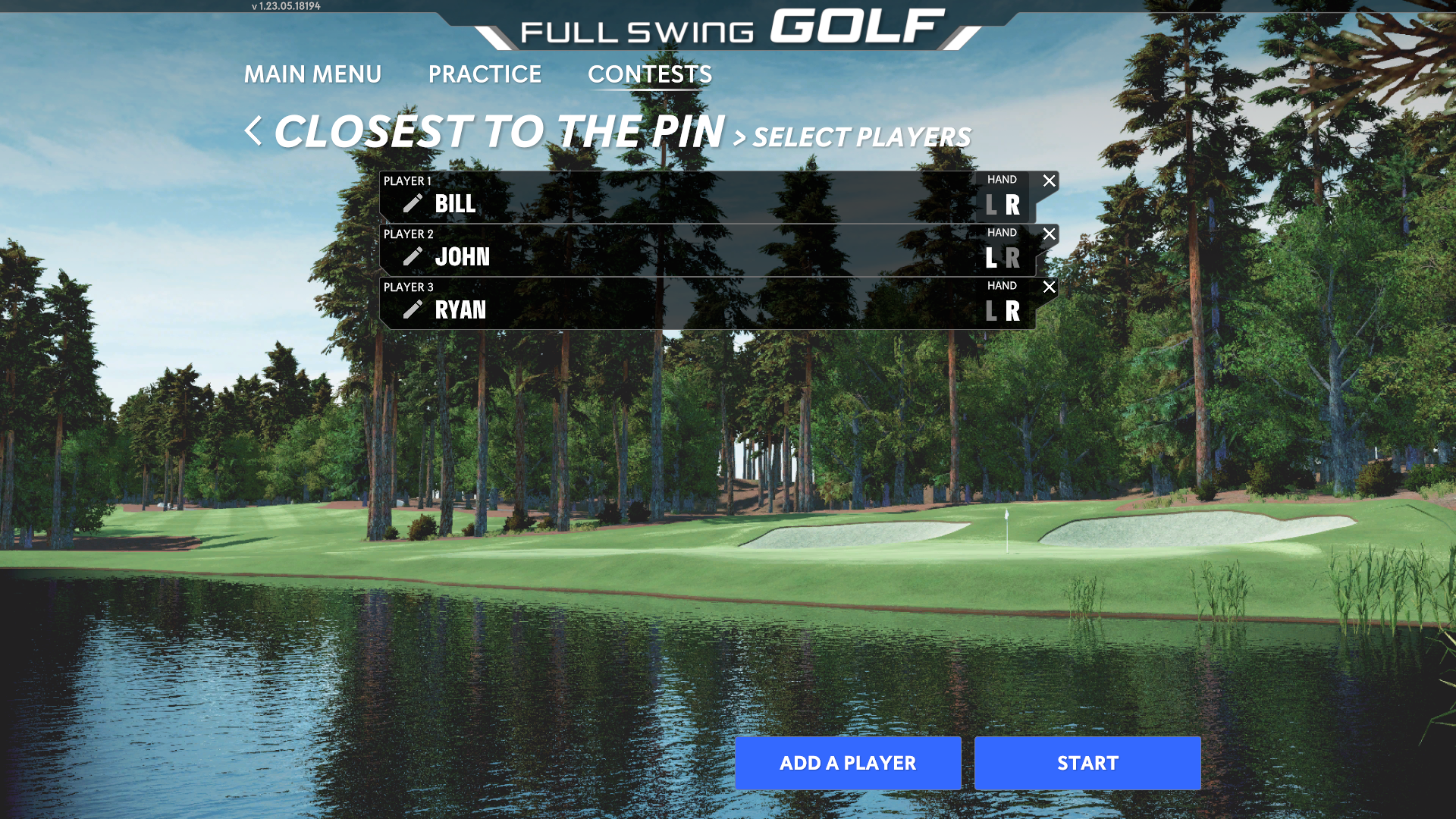Remove Player 1 Bill with the X
Viewport: 1456px width, 819px height.
click(x=1049, y=180)
